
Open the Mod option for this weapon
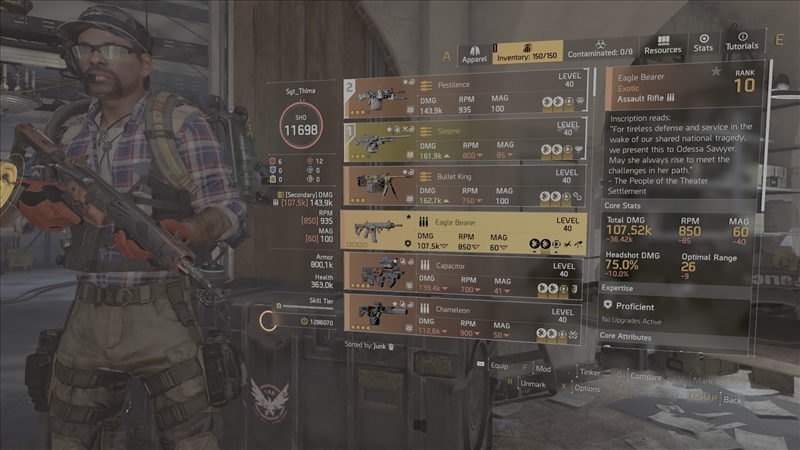click(x=541, y=369)
